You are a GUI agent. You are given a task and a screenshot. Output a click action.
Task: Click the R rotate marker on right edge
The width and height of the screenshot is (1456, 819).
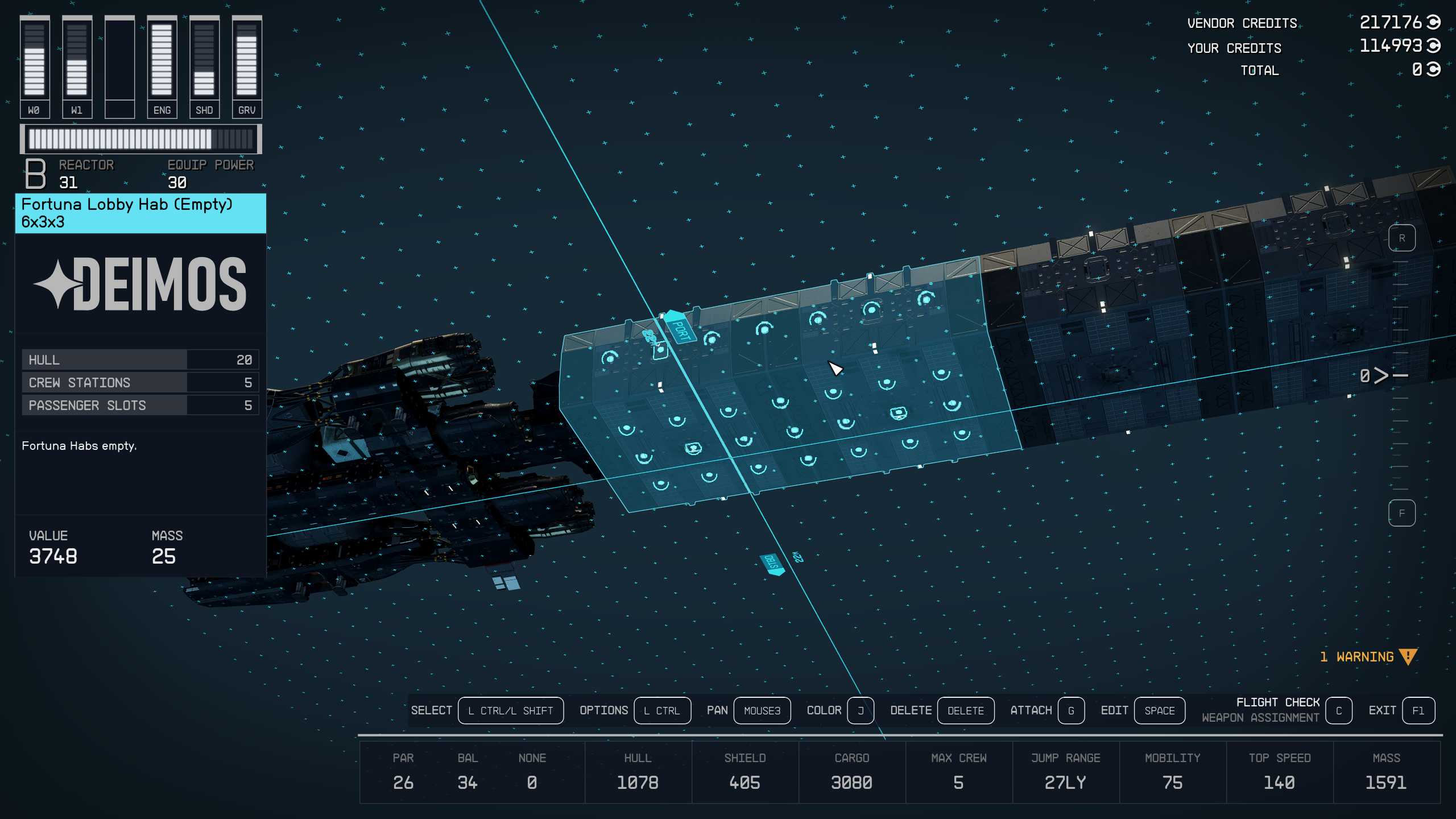[1403, 239]
